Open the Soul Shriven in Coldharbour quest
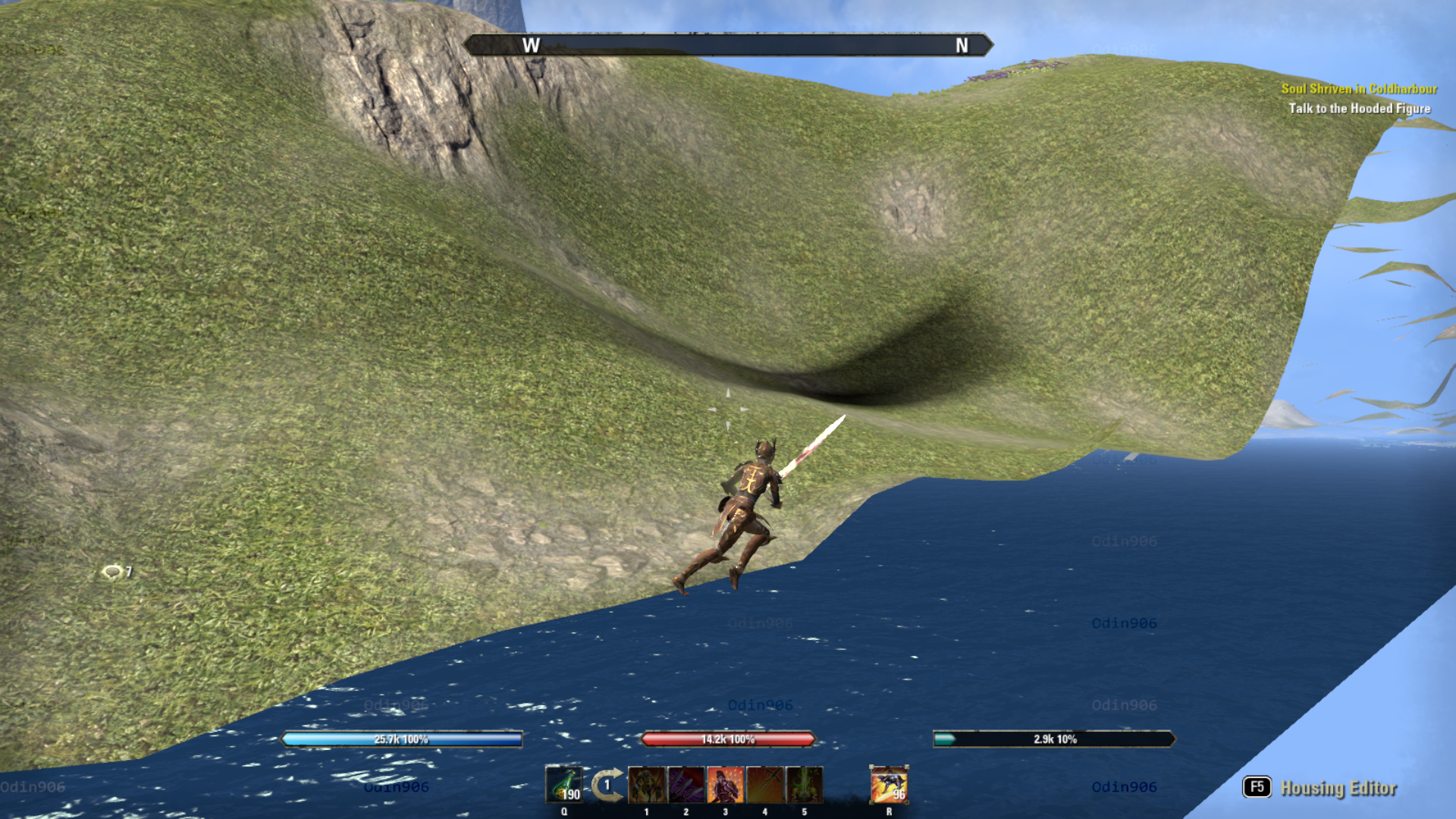This screenshot has height=819, width=1456. pos(1358,89)
